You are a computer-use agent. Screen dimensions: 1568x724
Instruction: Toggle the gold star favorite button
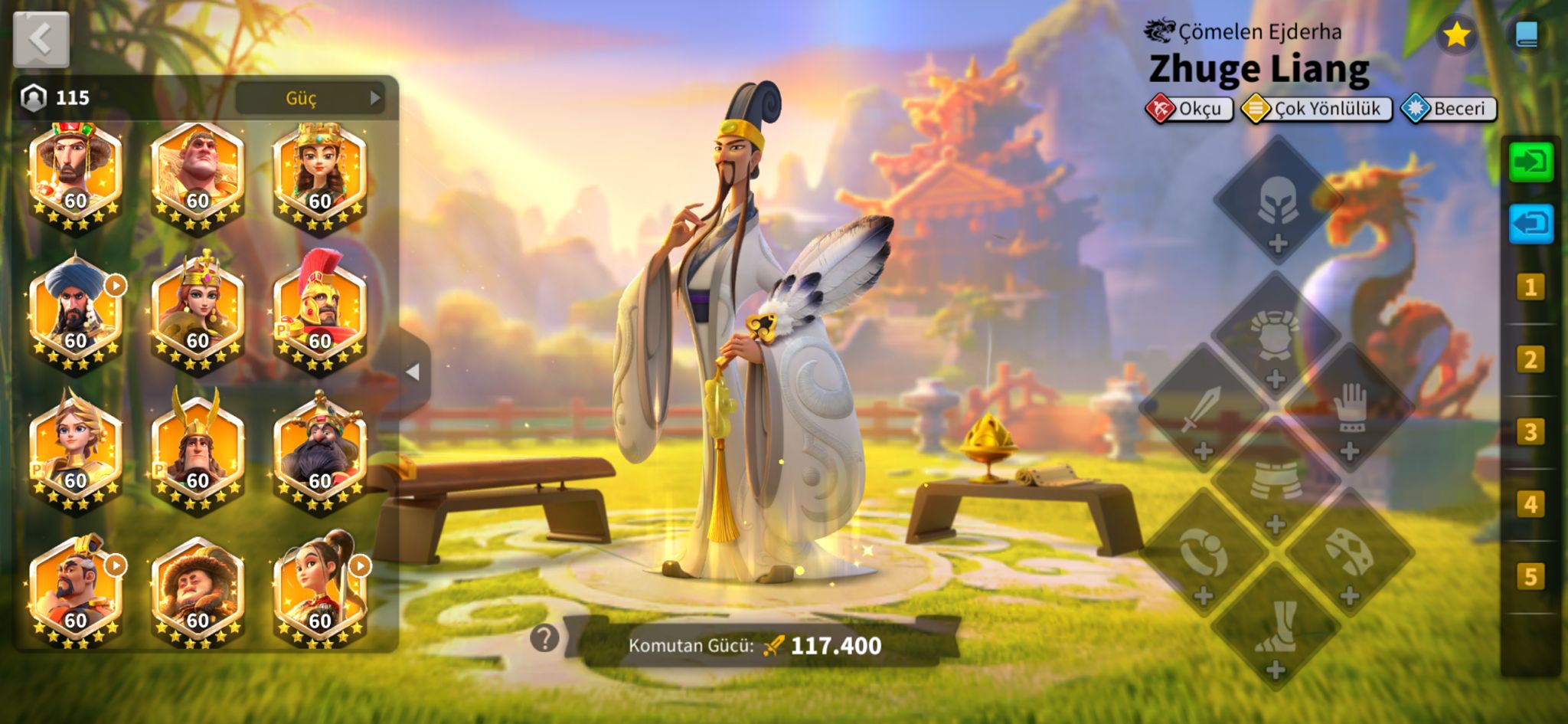click(1455, 34)
